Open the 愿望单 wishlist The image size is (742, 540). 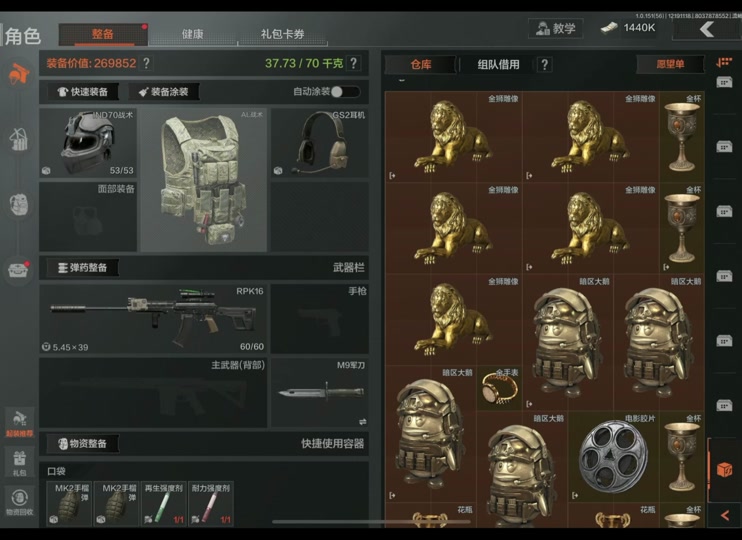(671, 64)
